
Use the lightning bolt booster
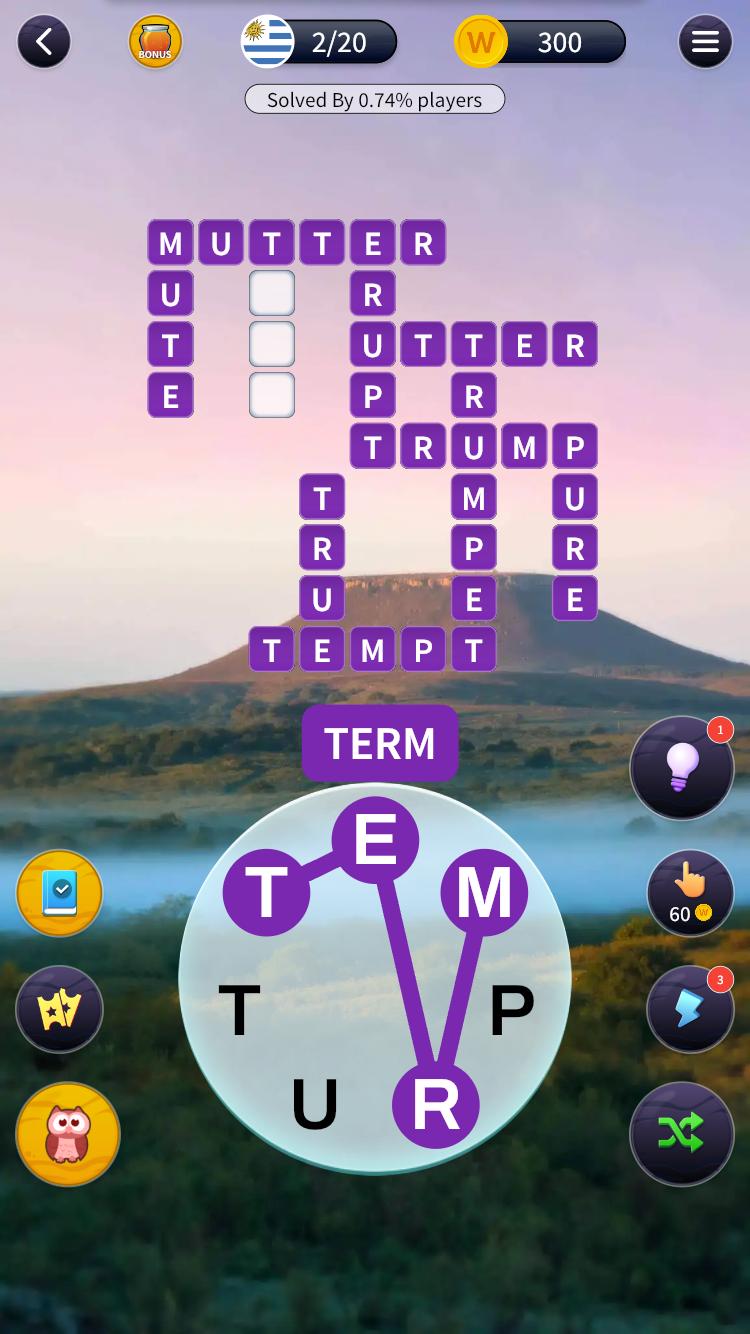coord(690,1009)
